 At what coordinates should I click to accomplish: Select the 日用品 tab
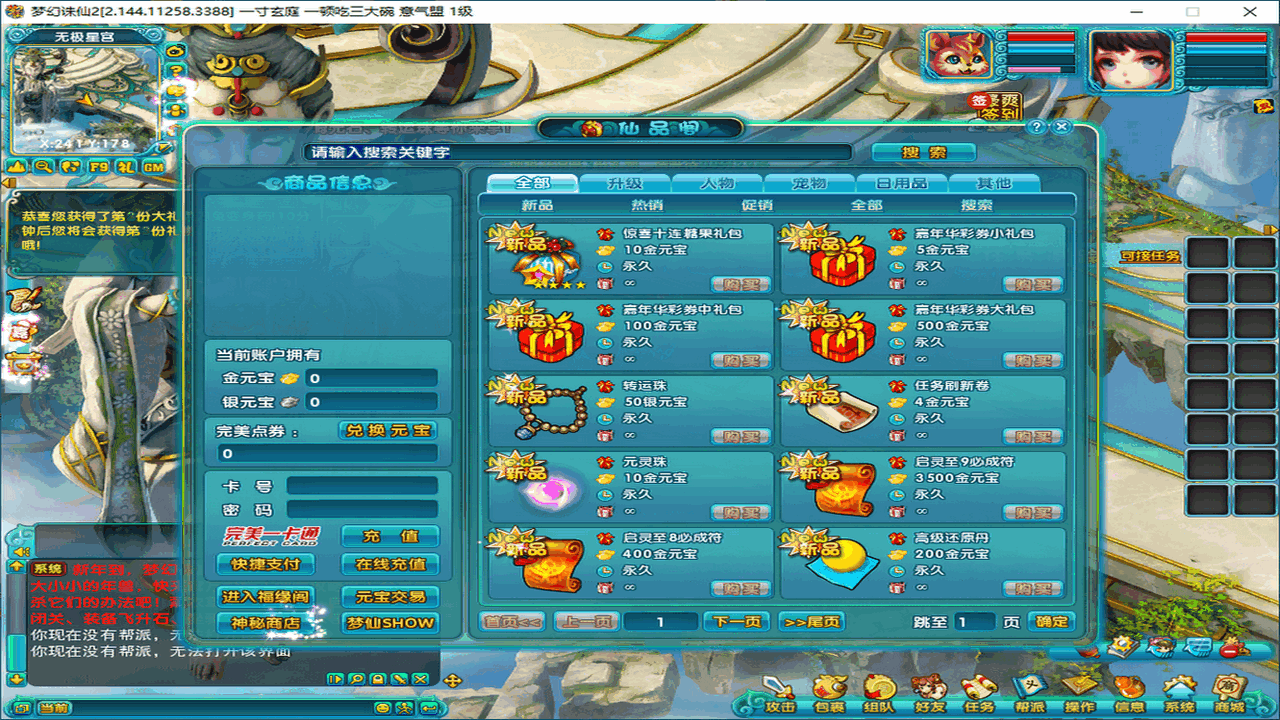pos(901,183)
